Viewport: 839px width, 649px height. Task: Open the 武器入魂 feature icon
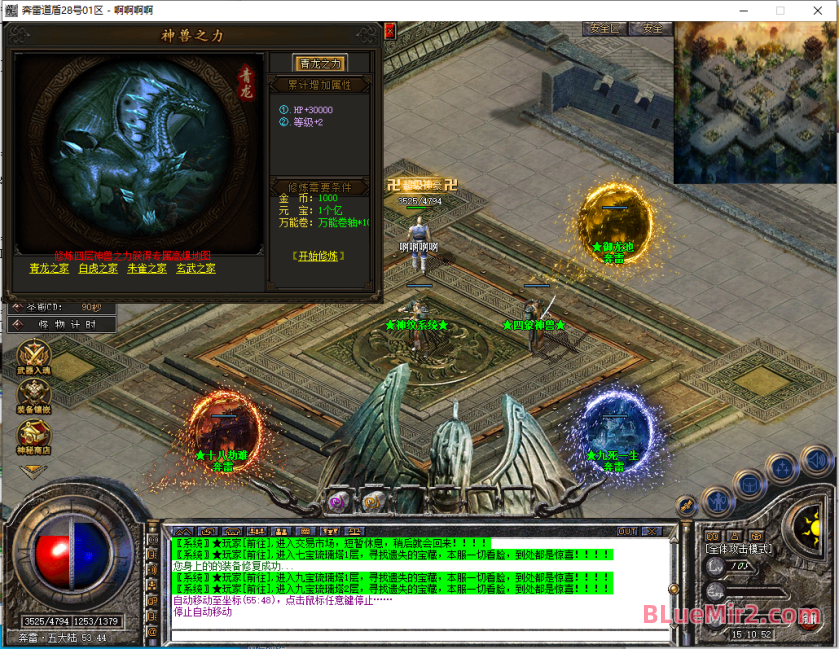pyautogui.click(x=34, y=357)
